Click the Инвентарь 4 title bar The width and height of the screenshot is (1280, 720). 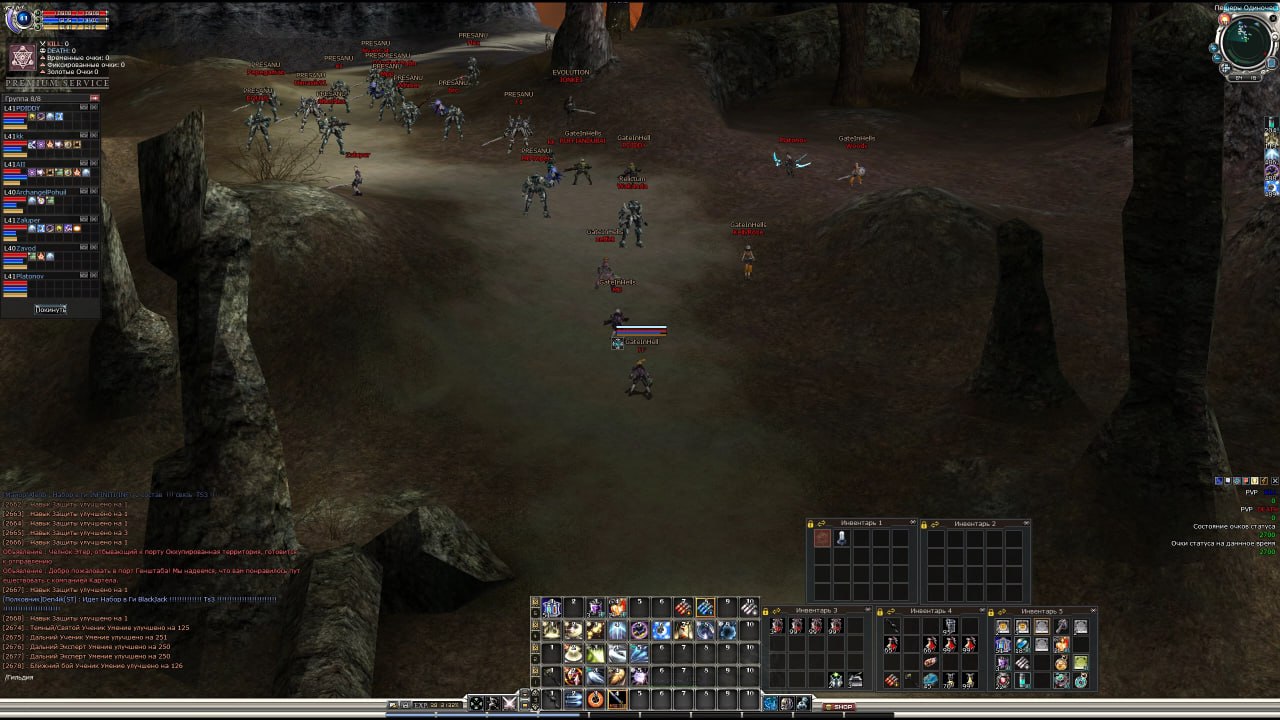tap(930, 610)
